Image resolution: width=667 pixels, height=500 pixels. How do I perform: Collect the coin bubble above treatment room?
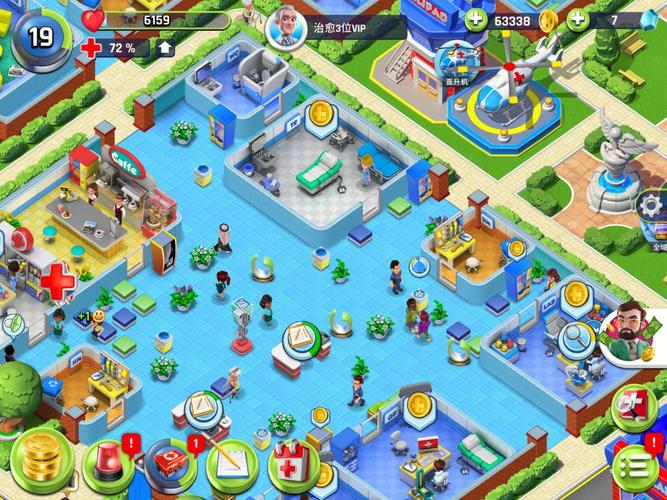tap(321, 112)
